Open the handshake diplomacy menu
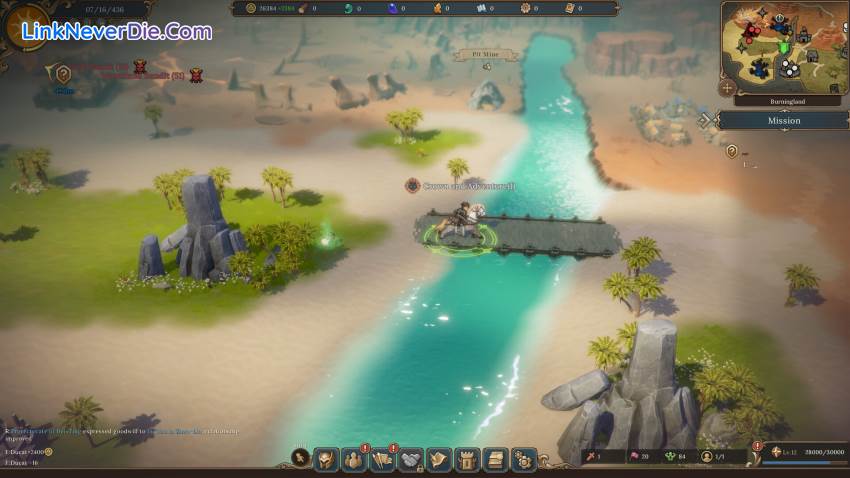The width and height of the screenshot is (850, 478). 411,459
